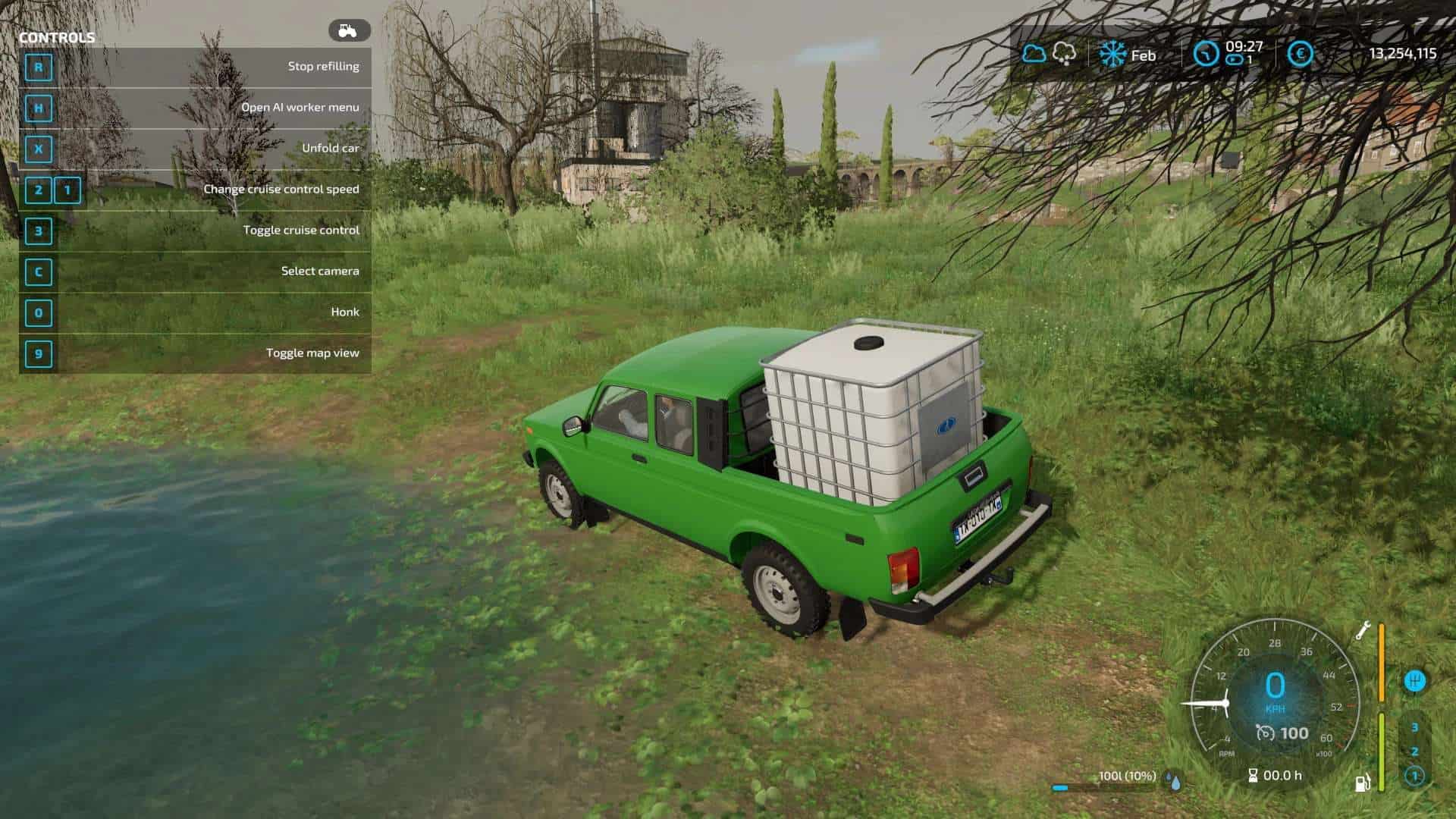Click the snowflake season icon

click(x=1113, y=55)
